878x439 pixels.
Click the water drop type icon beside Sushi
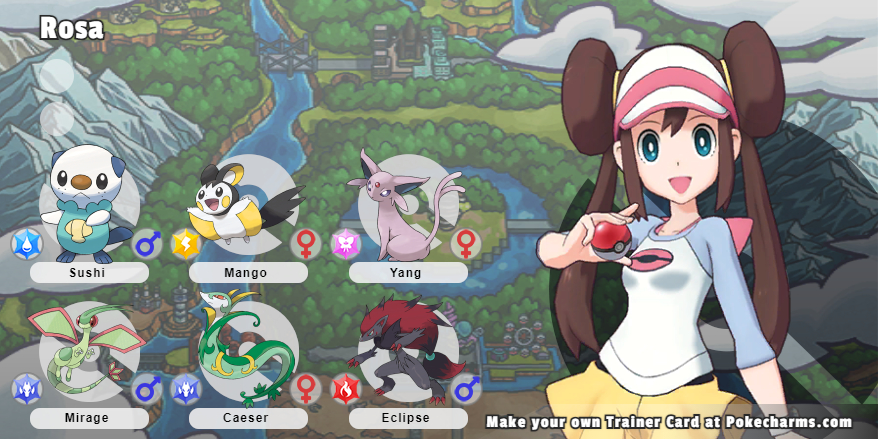pyautogui.click(x=27, y=243)
